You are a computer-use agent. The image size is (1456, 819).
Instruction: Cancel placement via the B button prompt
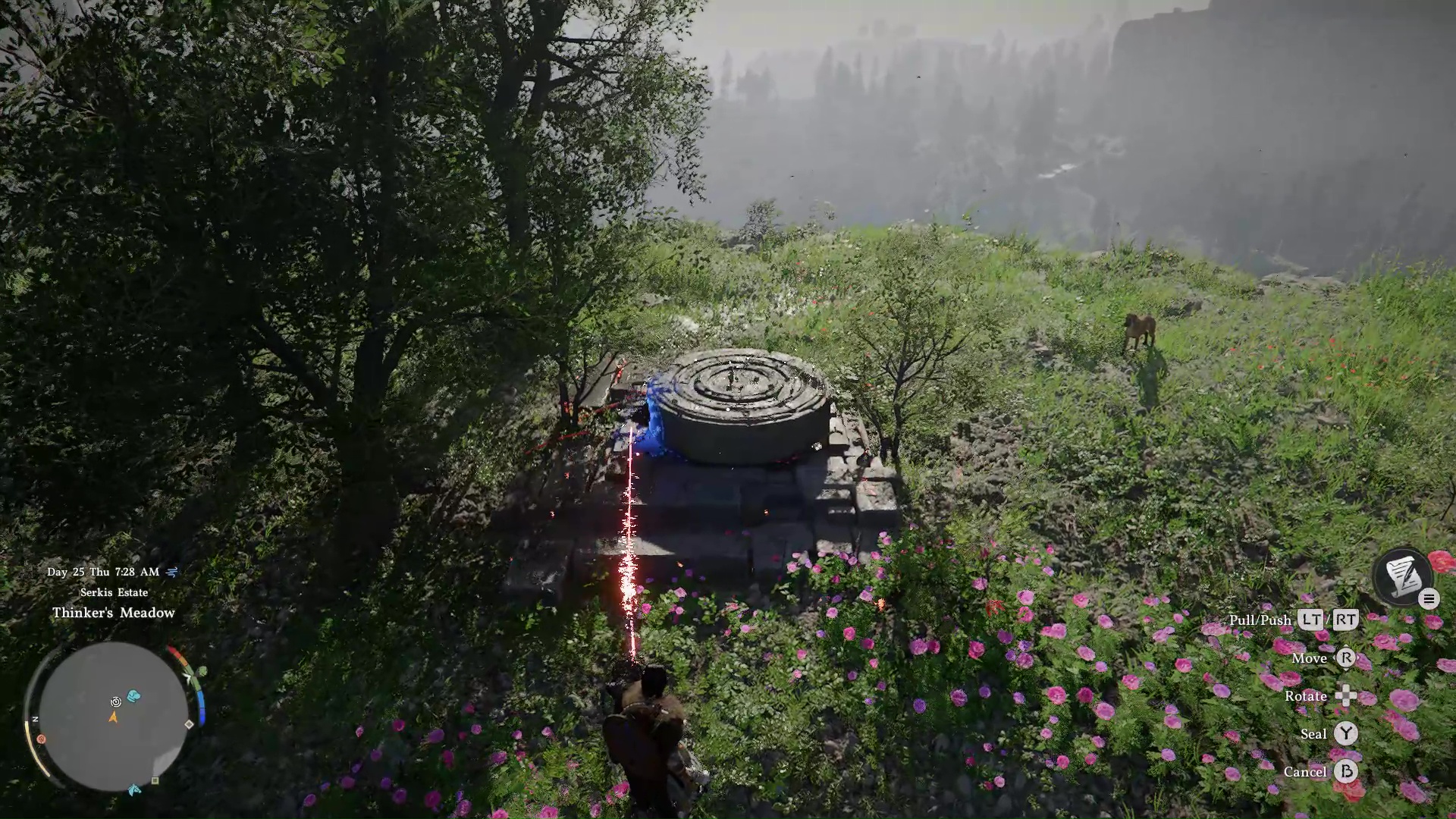coord(1348,772)
